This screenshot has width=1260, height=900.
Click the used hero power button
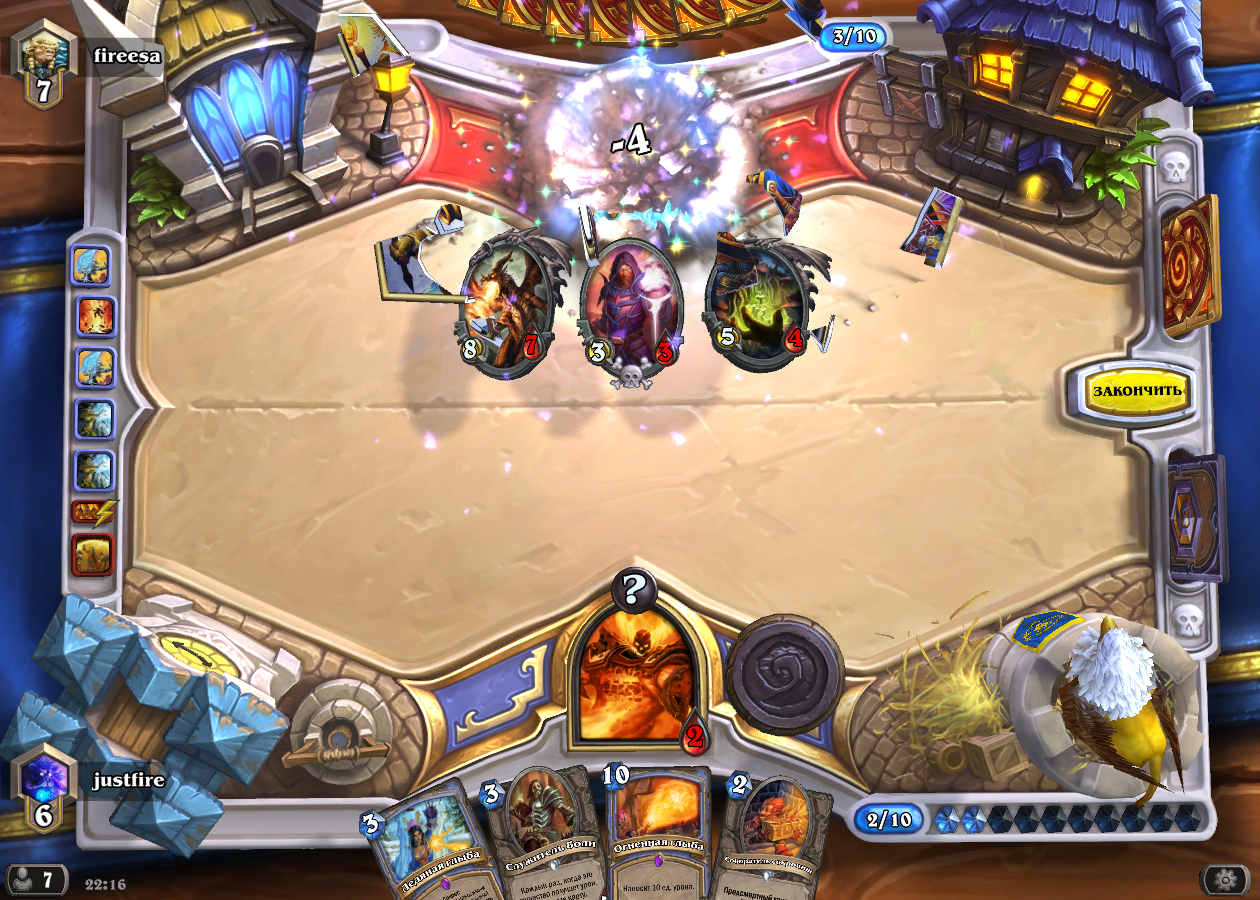tap(786, 673)
